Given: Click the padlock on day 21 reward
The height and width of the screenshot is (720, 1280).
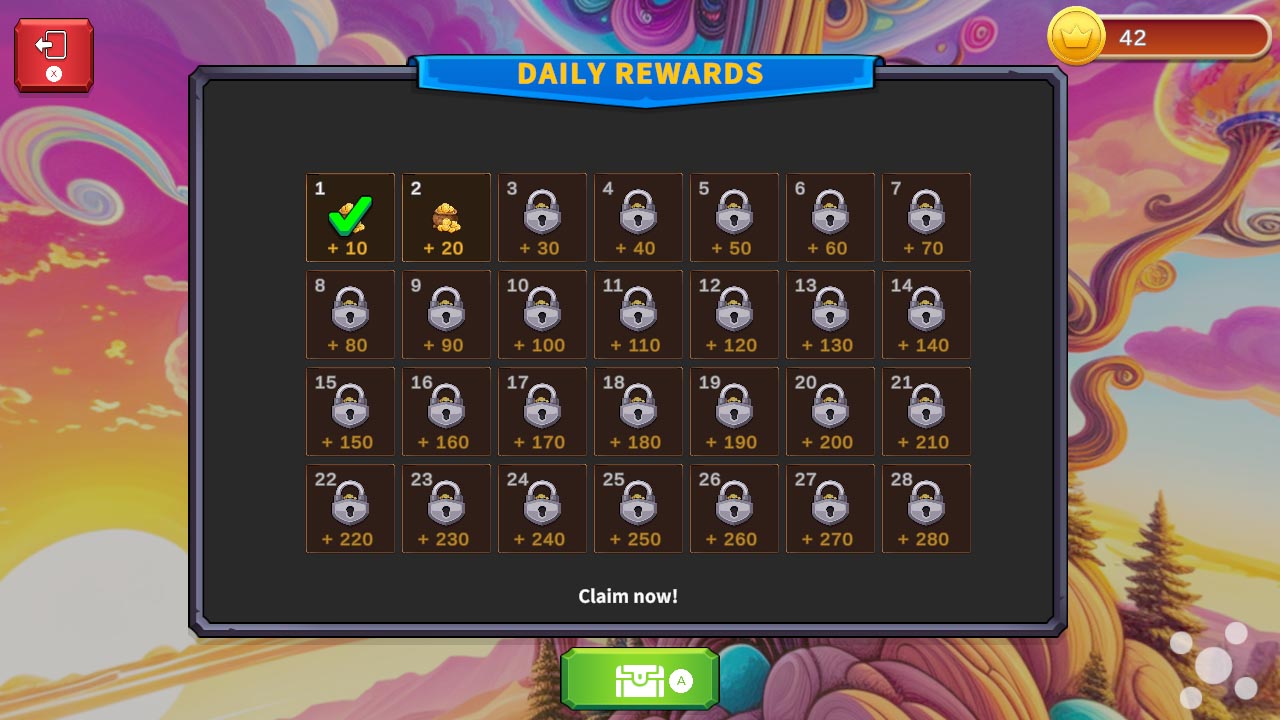Looking at the screenshot, I should click(926, 408).
